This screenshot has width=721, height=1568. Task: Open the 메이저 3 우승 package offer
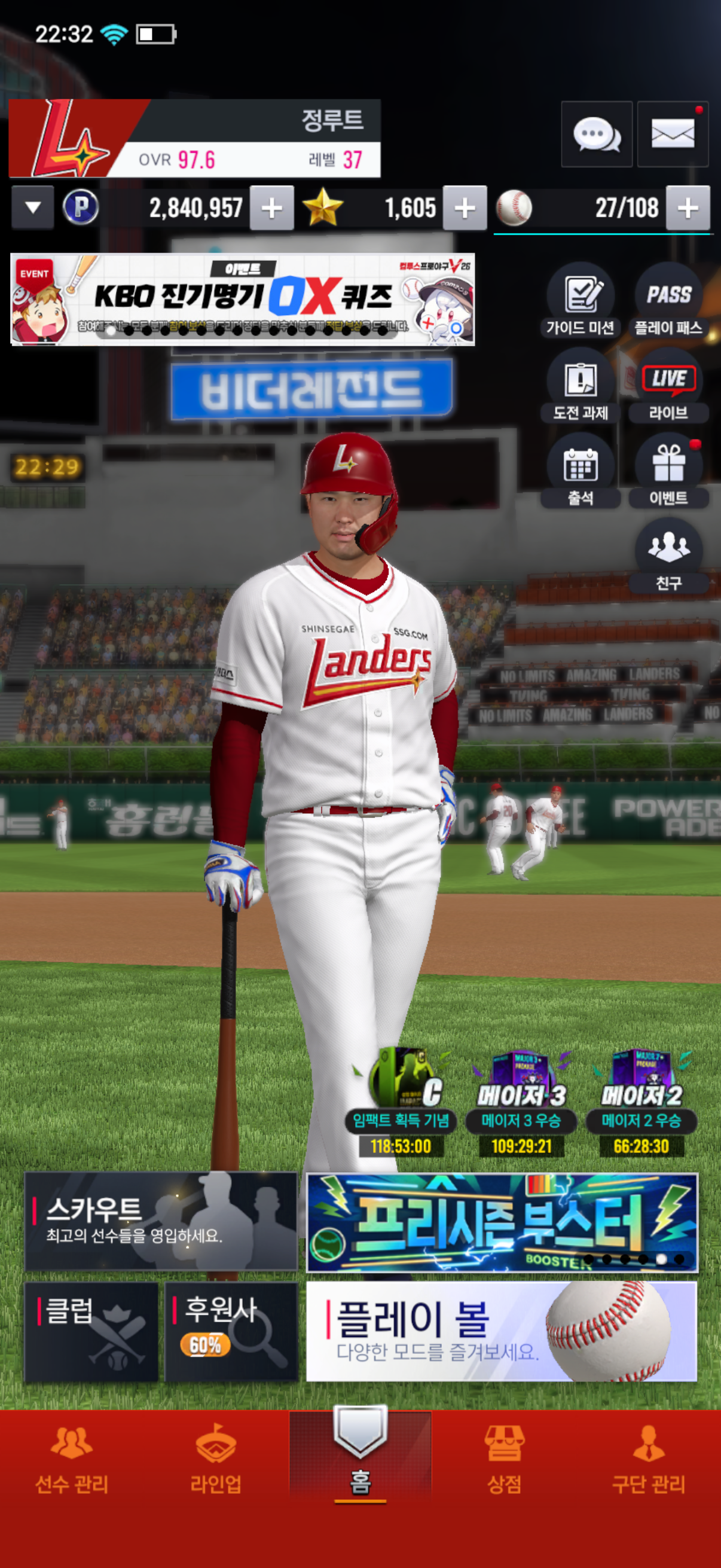(521, 1102)
